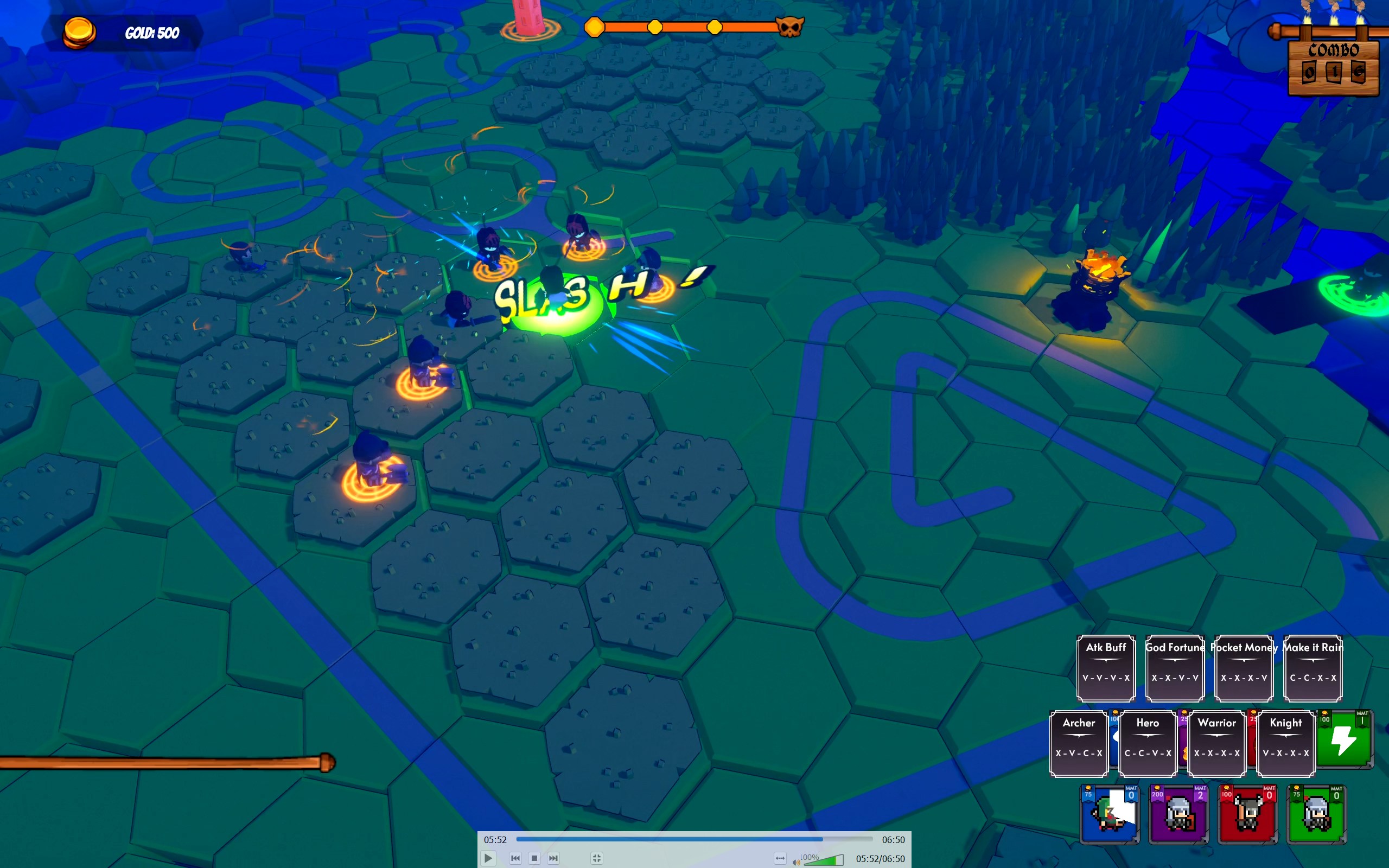Play the video with the play button
Screen dimensions: 1389x868
pos(487,858)
